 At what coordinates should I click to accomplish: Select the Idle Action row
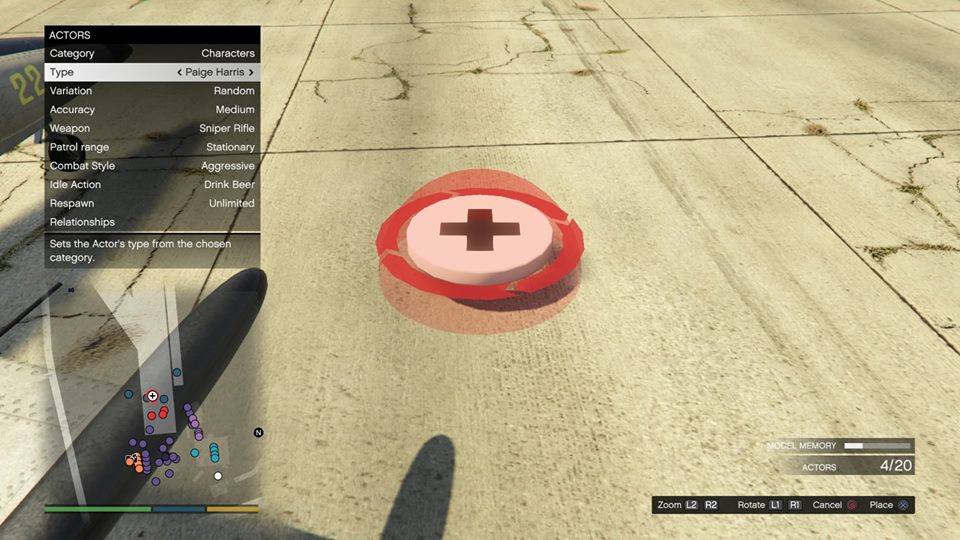click(152, 184)
